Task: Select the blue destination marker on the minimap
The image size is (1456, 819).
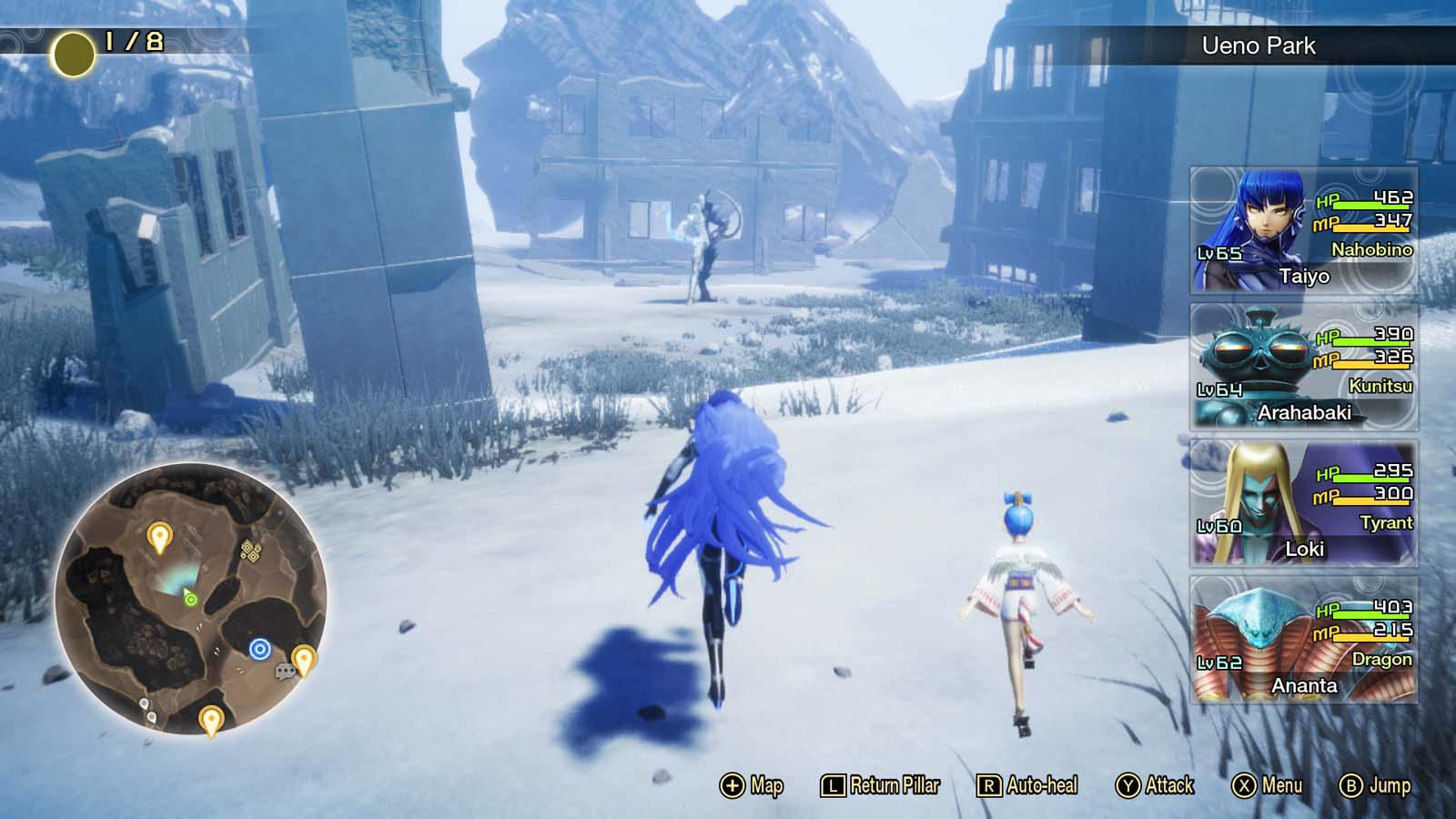Action: (x=259, y=648)
